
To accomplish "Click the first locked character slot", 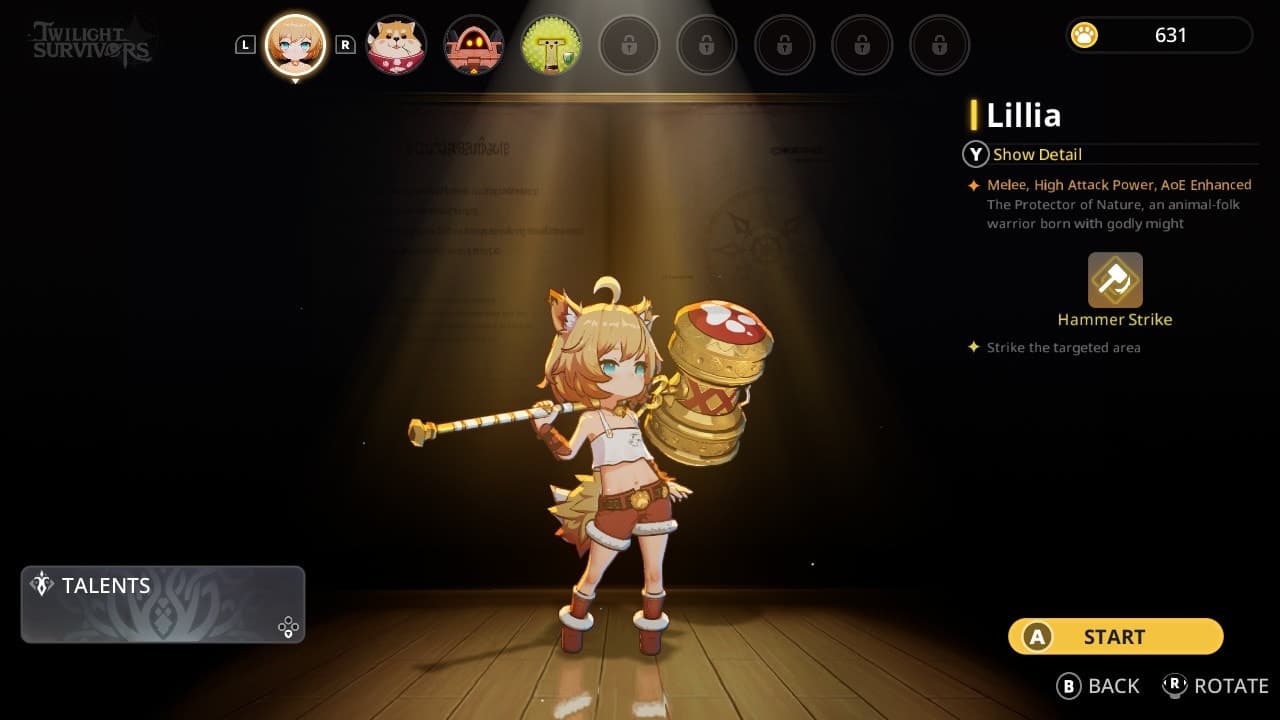I will pyautogui.click(x=629, y=45).
